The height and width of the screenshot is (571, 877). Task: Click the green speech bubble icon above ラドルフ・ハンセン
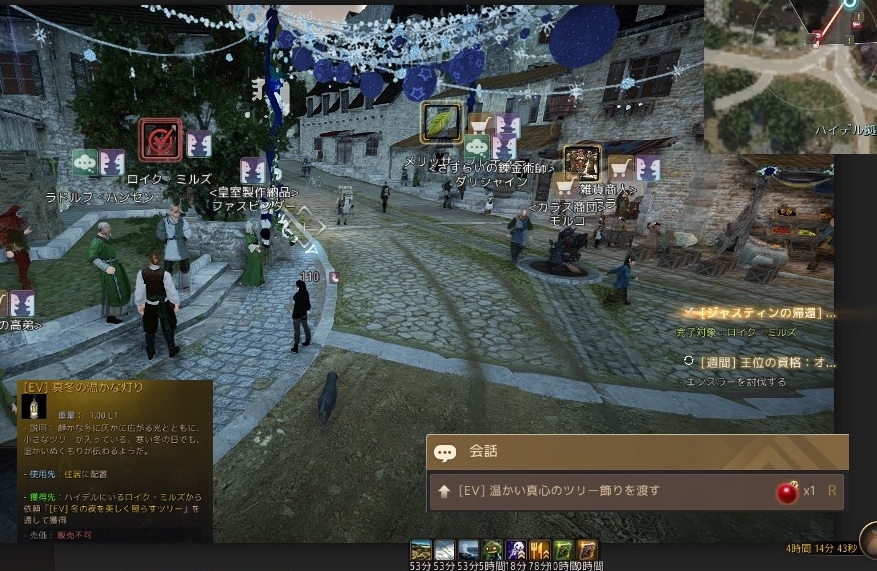(86, 163)
